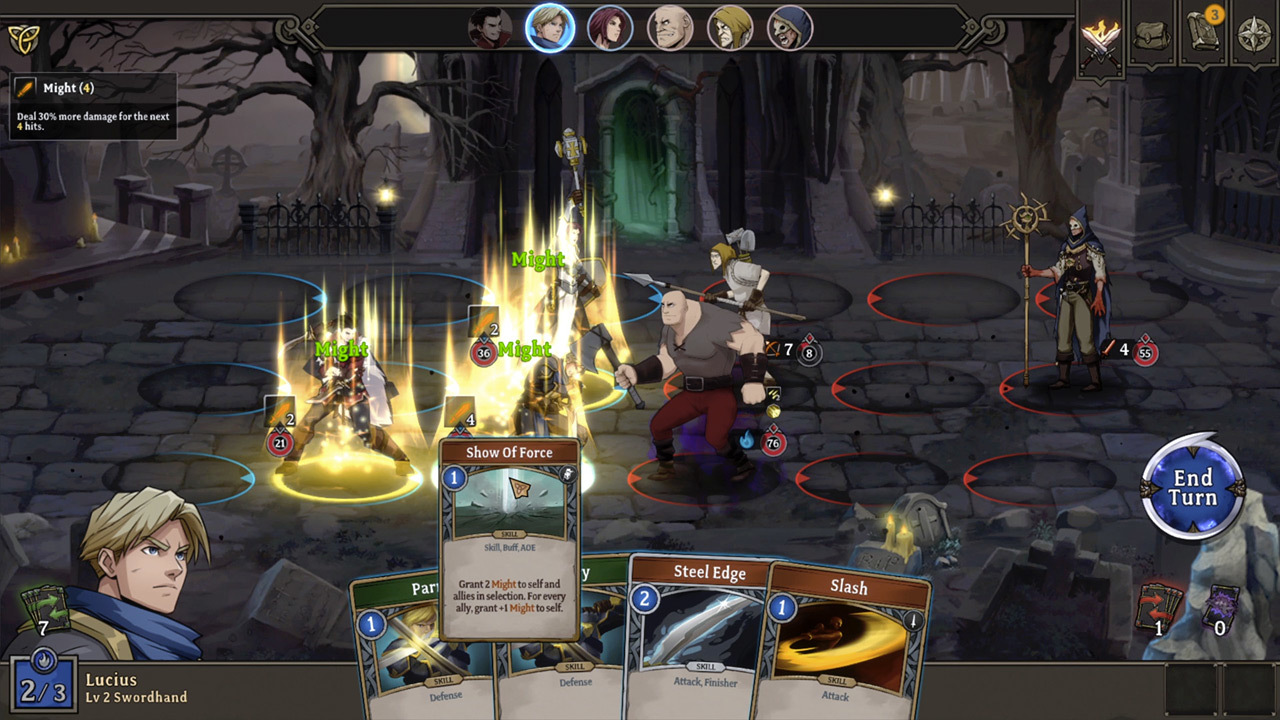Click the blonde long-haired enemy portrait
This screenshot has width=1280, height=720.
click(x=730, y=28)
